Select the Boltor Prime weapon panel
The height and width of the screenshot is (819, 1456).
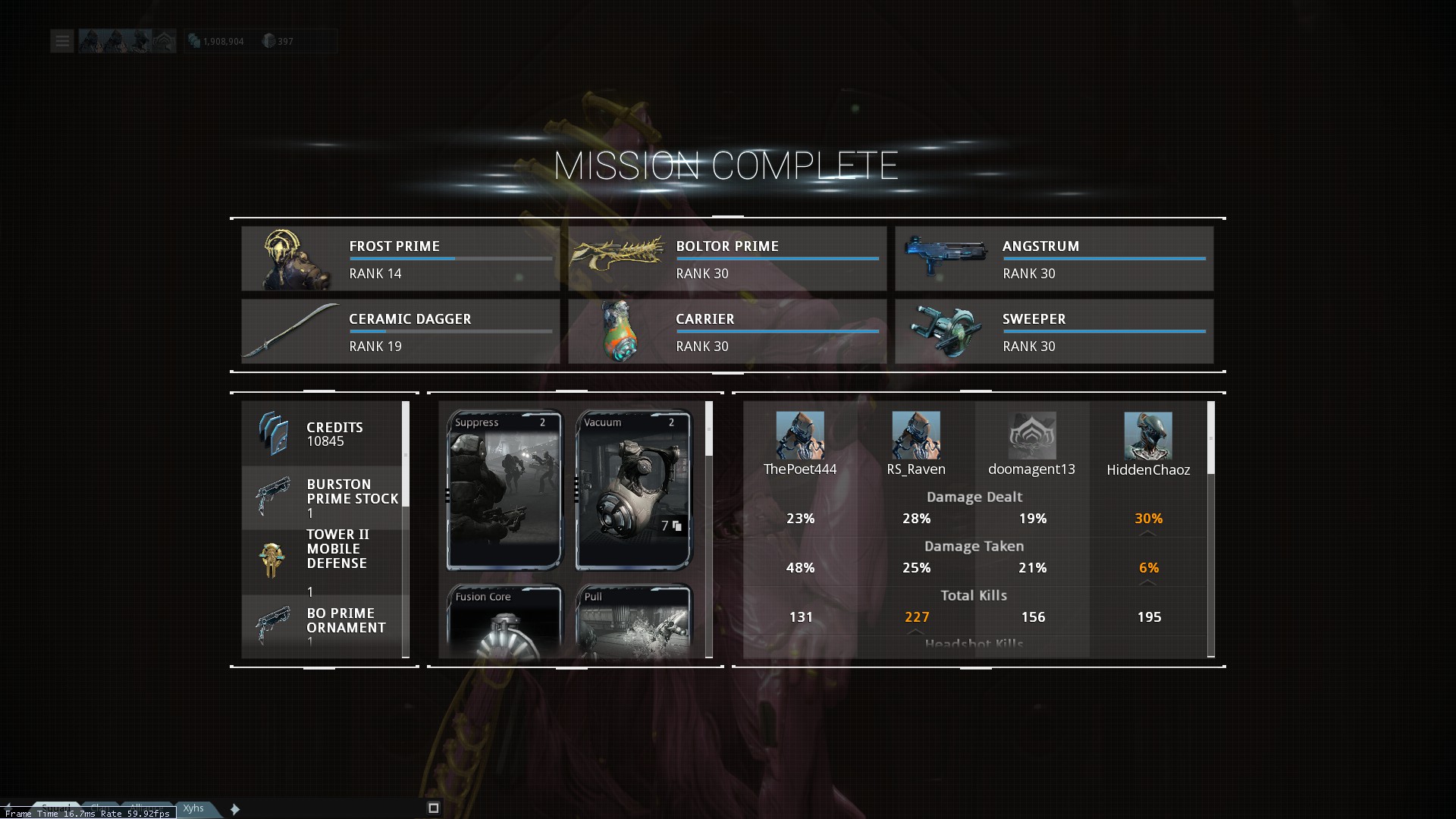[x=726, y=259]
